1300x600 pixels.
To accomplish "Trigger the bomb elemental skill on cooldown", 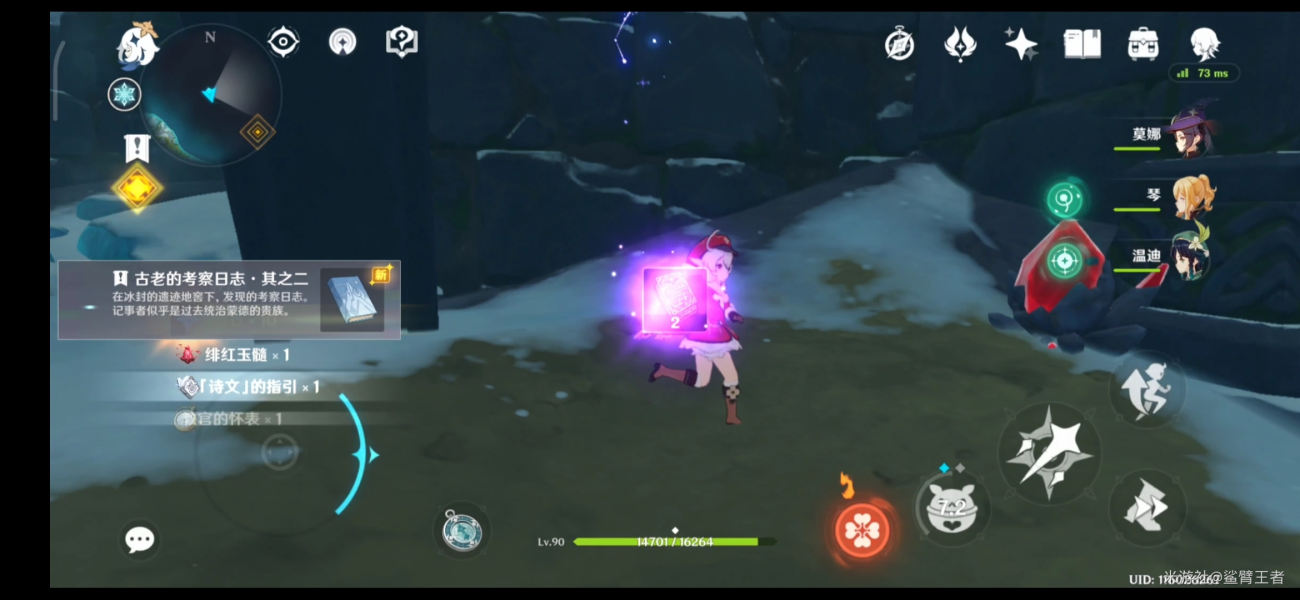I will [952, 509].
